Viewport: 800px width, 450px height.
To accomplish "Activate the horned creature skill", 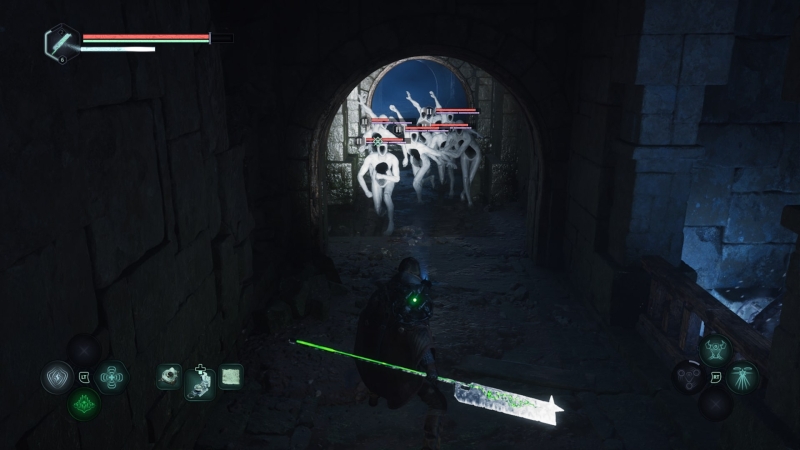I will (715, 350).
